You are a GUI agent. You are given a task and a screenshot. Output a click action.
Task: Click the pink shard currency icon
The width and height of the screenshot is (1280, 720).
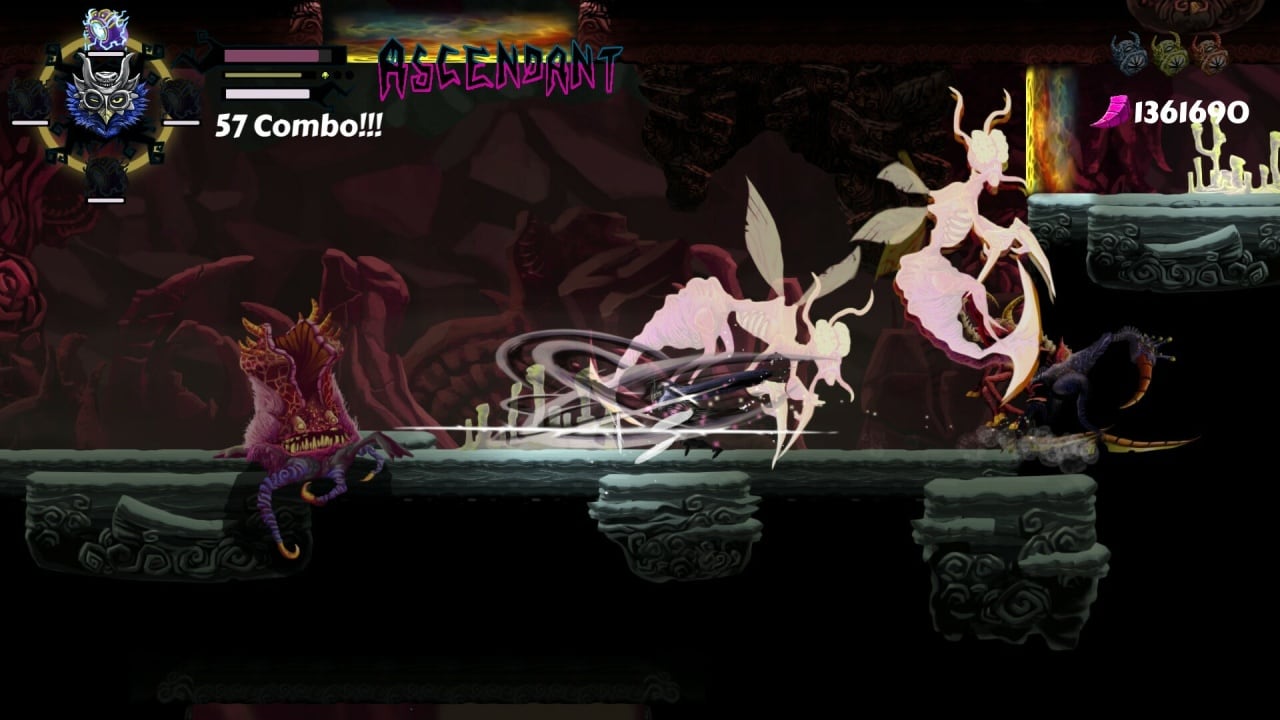[1113, 112]
